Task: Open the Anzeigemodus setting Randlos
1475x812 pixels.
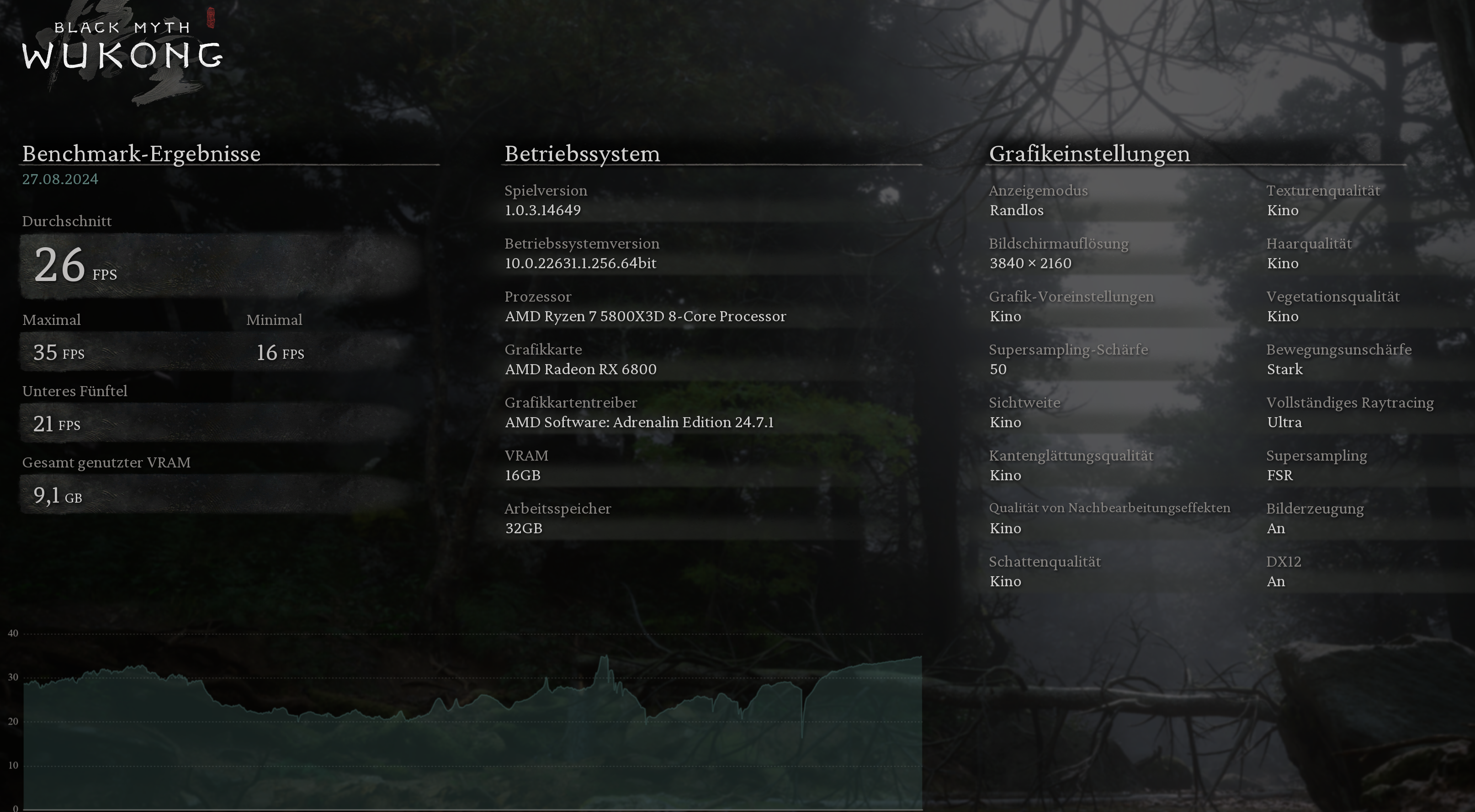Action: pos(1018,210)
